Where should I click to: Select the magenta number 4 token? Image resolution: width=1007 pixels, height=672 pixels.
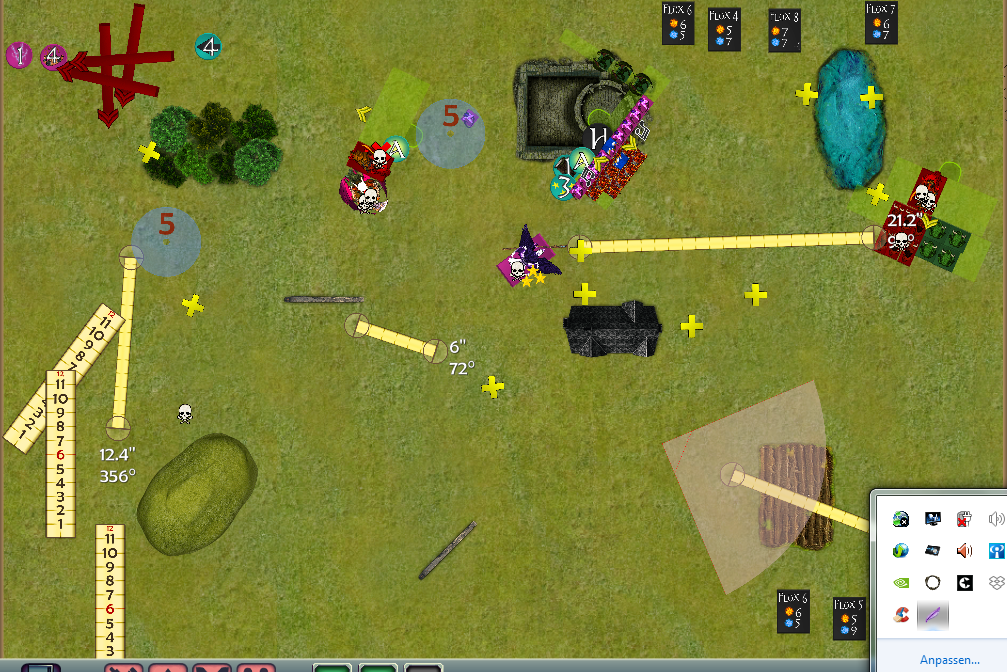coord(53,57)
